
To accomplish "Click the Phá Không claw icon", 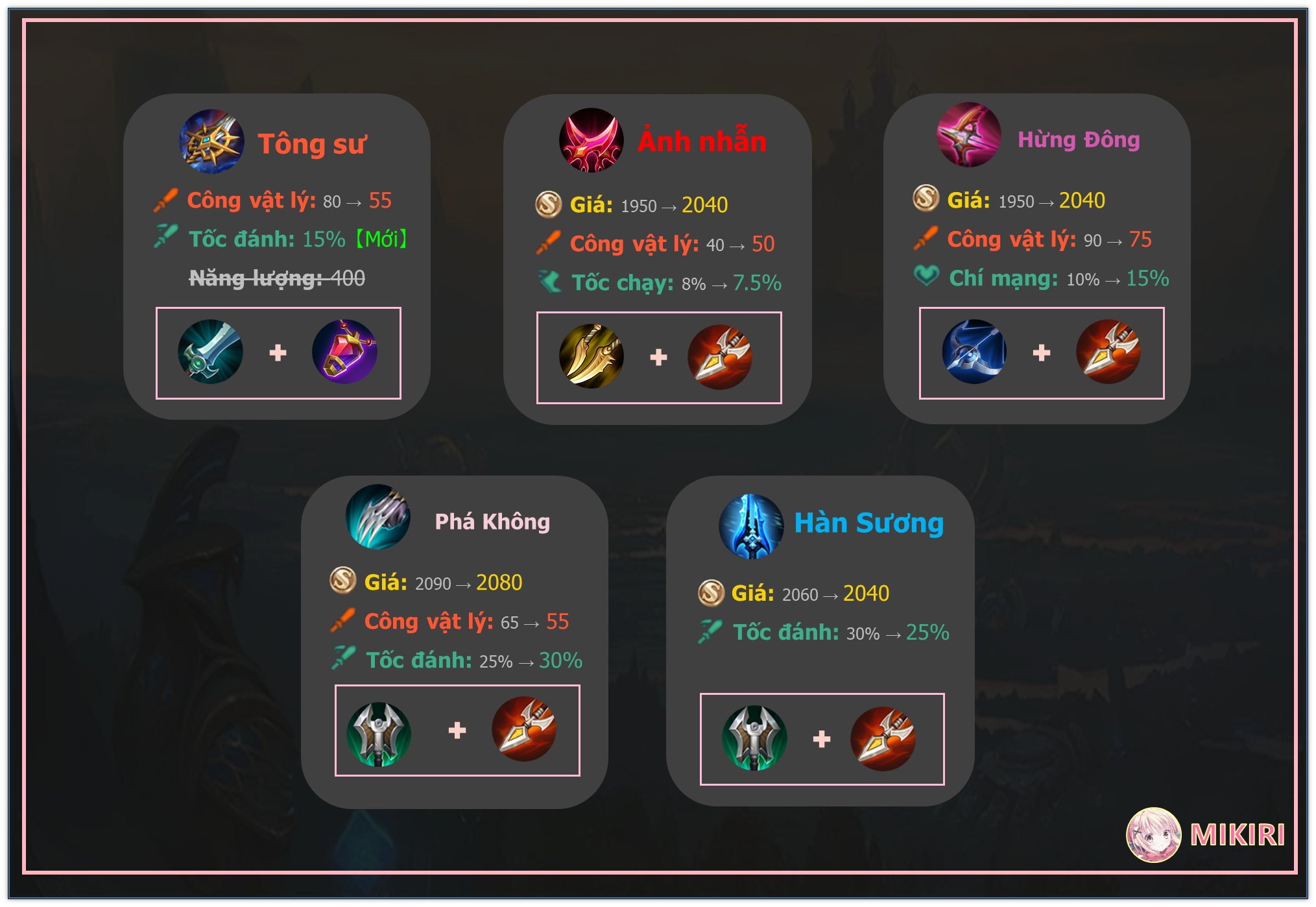I will (378, 517).
